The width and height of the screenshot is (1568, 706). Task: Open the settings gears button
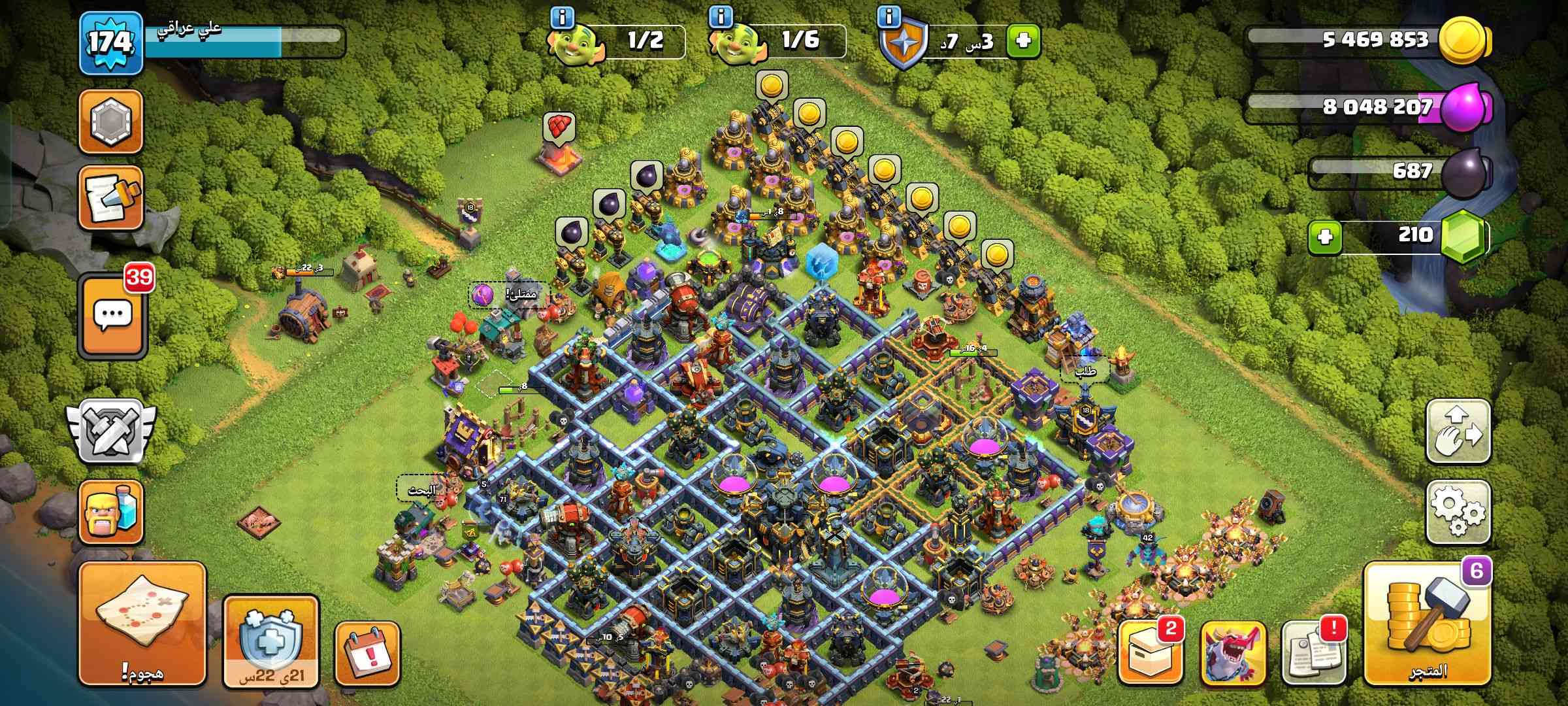pyautogui.click(x=1458, y=514)
